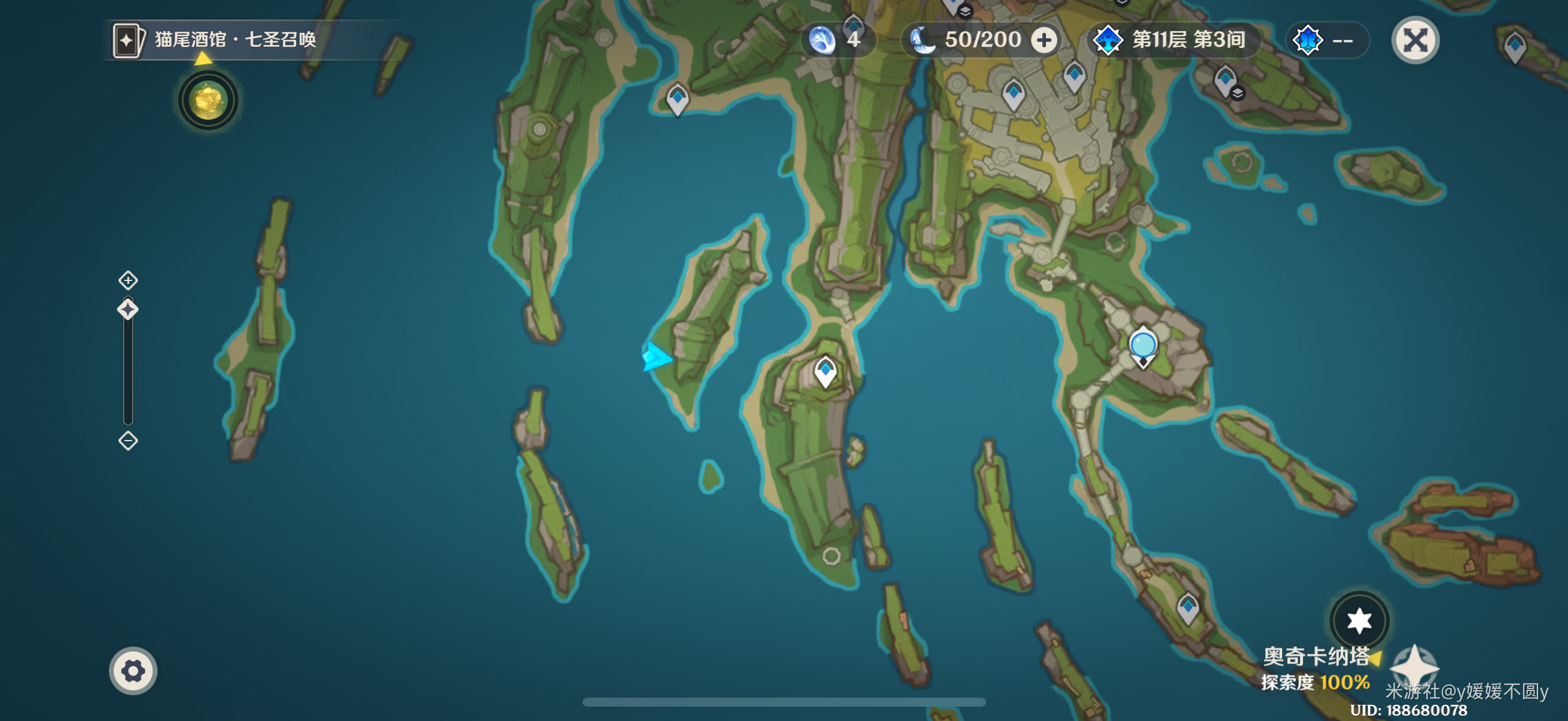Open the map settings gear

[x=133, y=671]
